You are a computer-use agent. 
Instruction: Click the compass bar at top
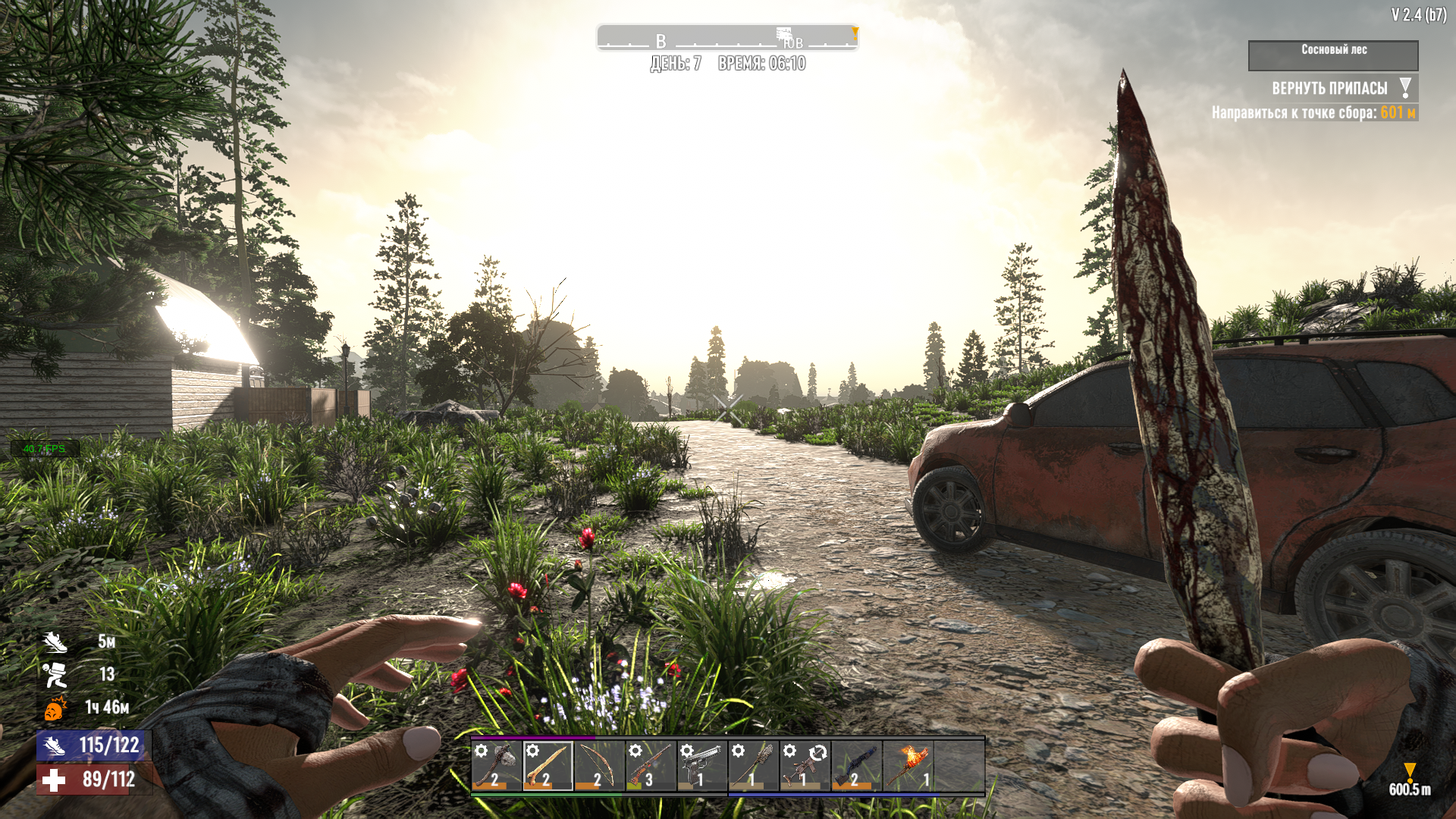pyautogui.click(x=726, y=37)
